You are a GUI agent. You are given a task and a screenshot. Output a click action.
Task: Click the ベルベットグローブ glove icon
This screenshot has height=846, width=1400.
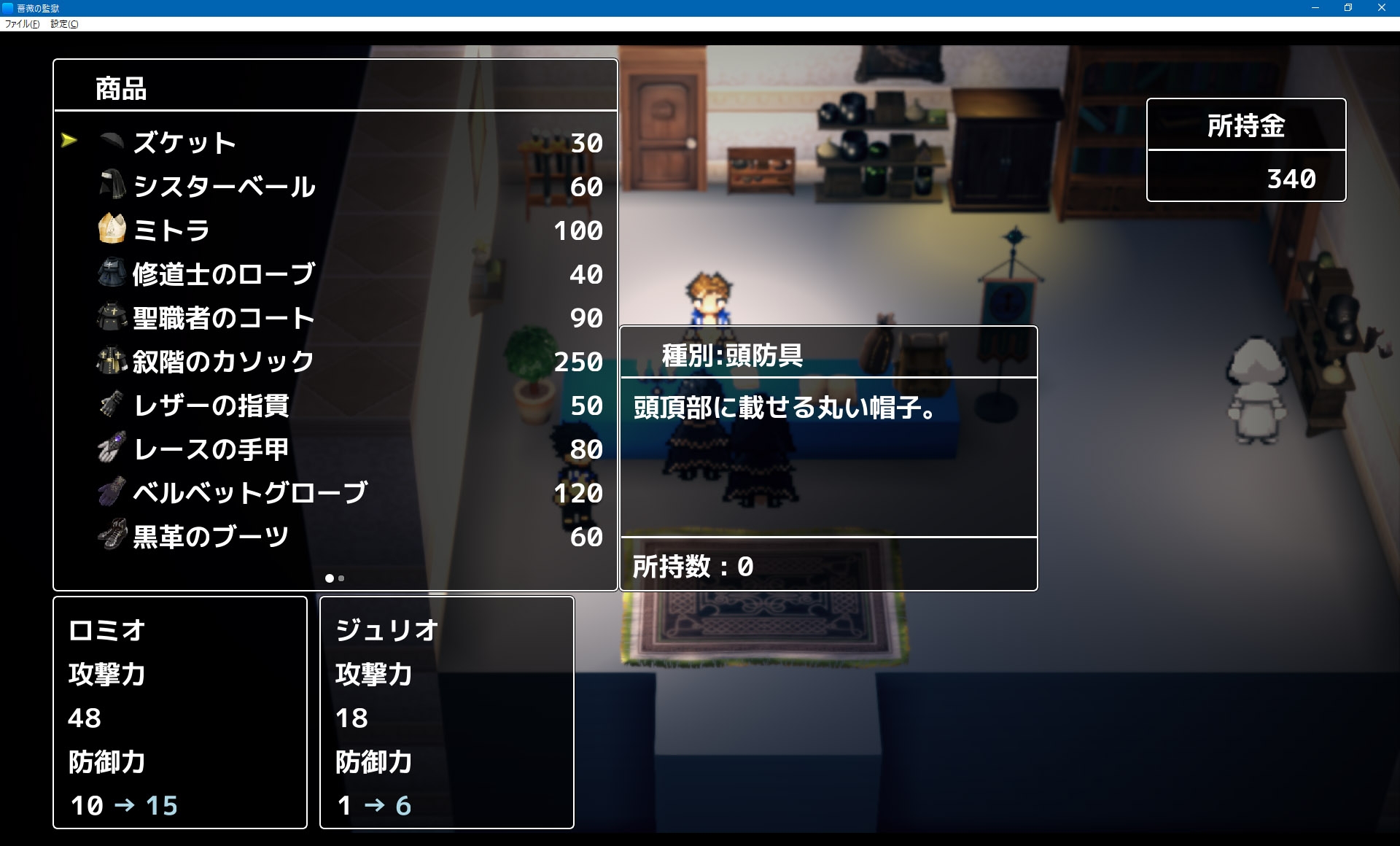[x=109, y=493]
